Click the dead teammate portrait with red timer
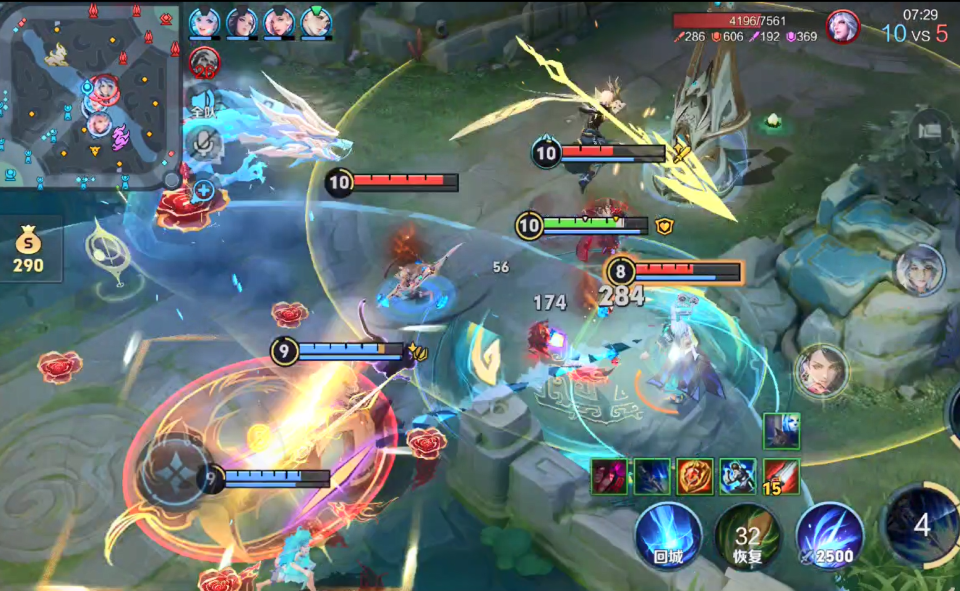Viewport: 960px width, 591px height. (204, 62)
